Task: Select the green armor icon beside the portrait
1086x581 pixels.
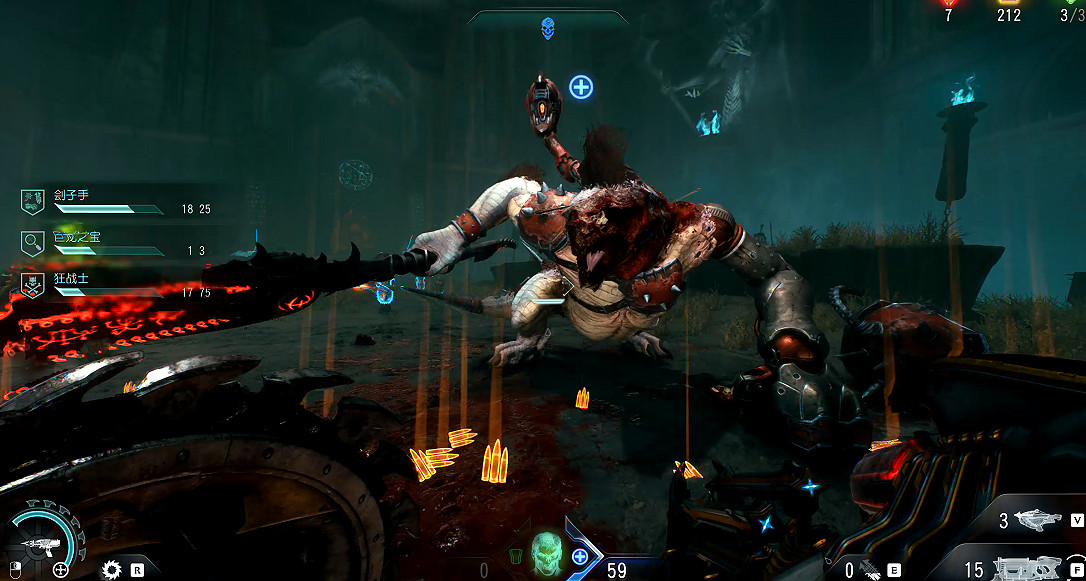Action: pos(516,556)
